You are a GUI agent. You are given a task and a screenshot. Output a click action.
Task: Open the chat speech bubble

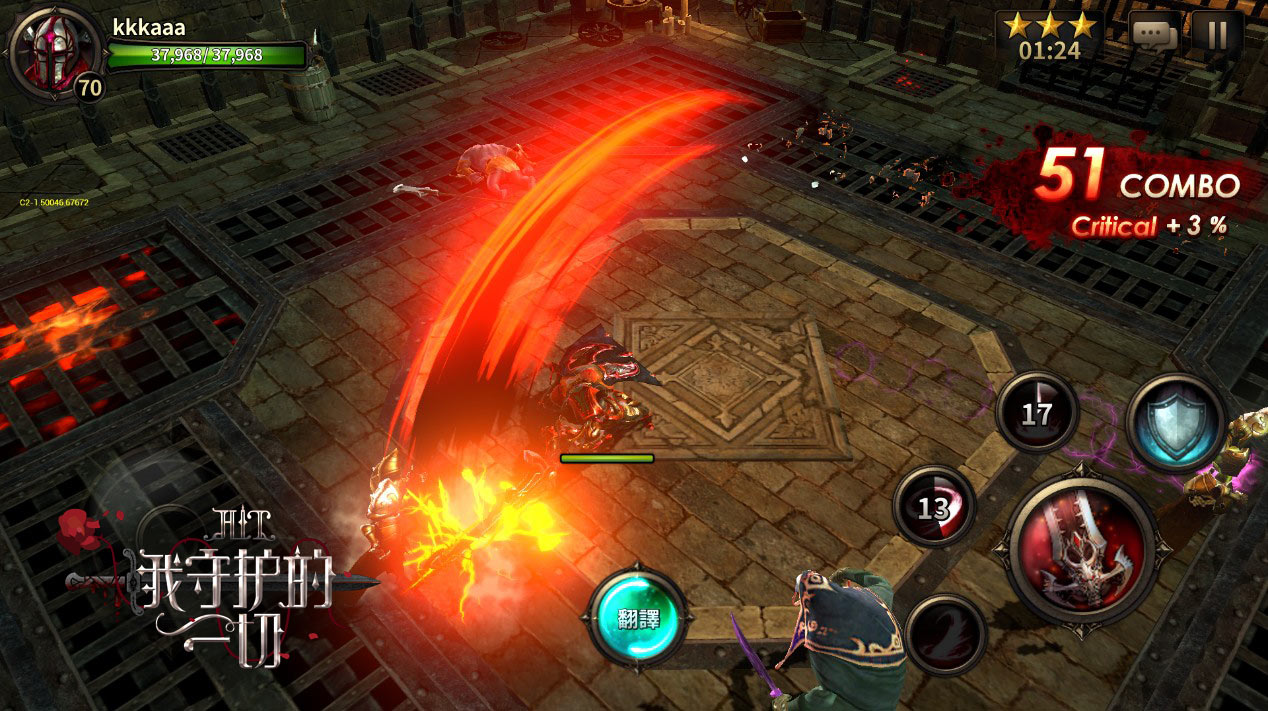1153,35
